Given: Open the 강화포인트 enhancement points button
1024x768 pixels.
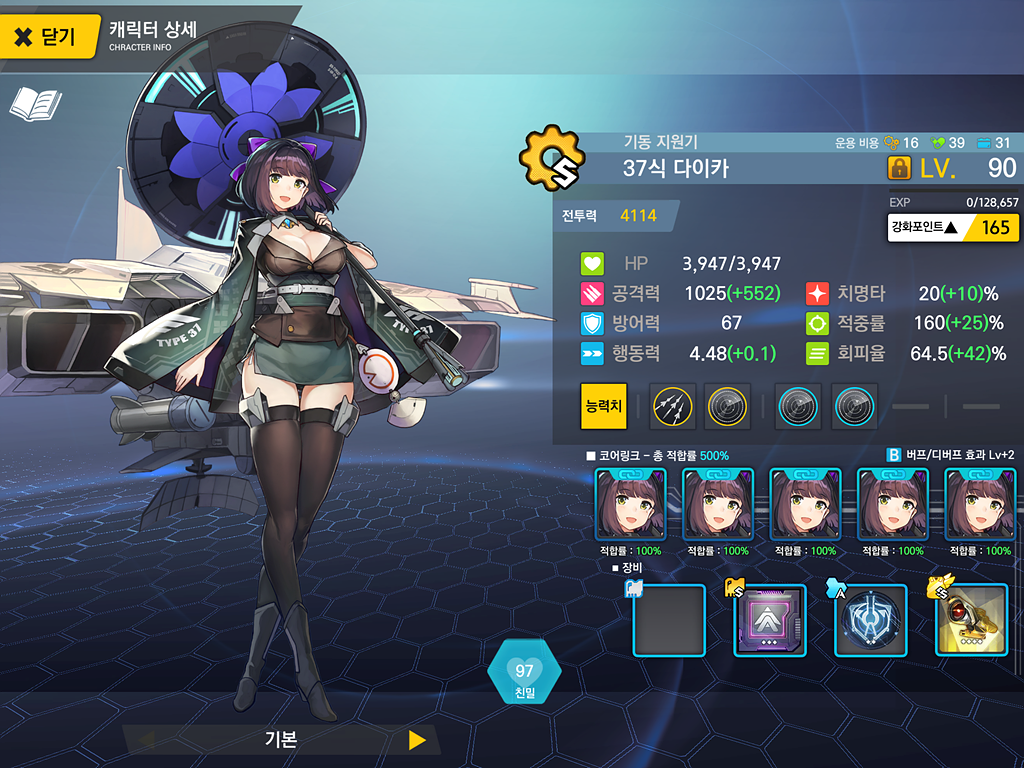Looking at the screenshot, I should click(x=954, y=227).
